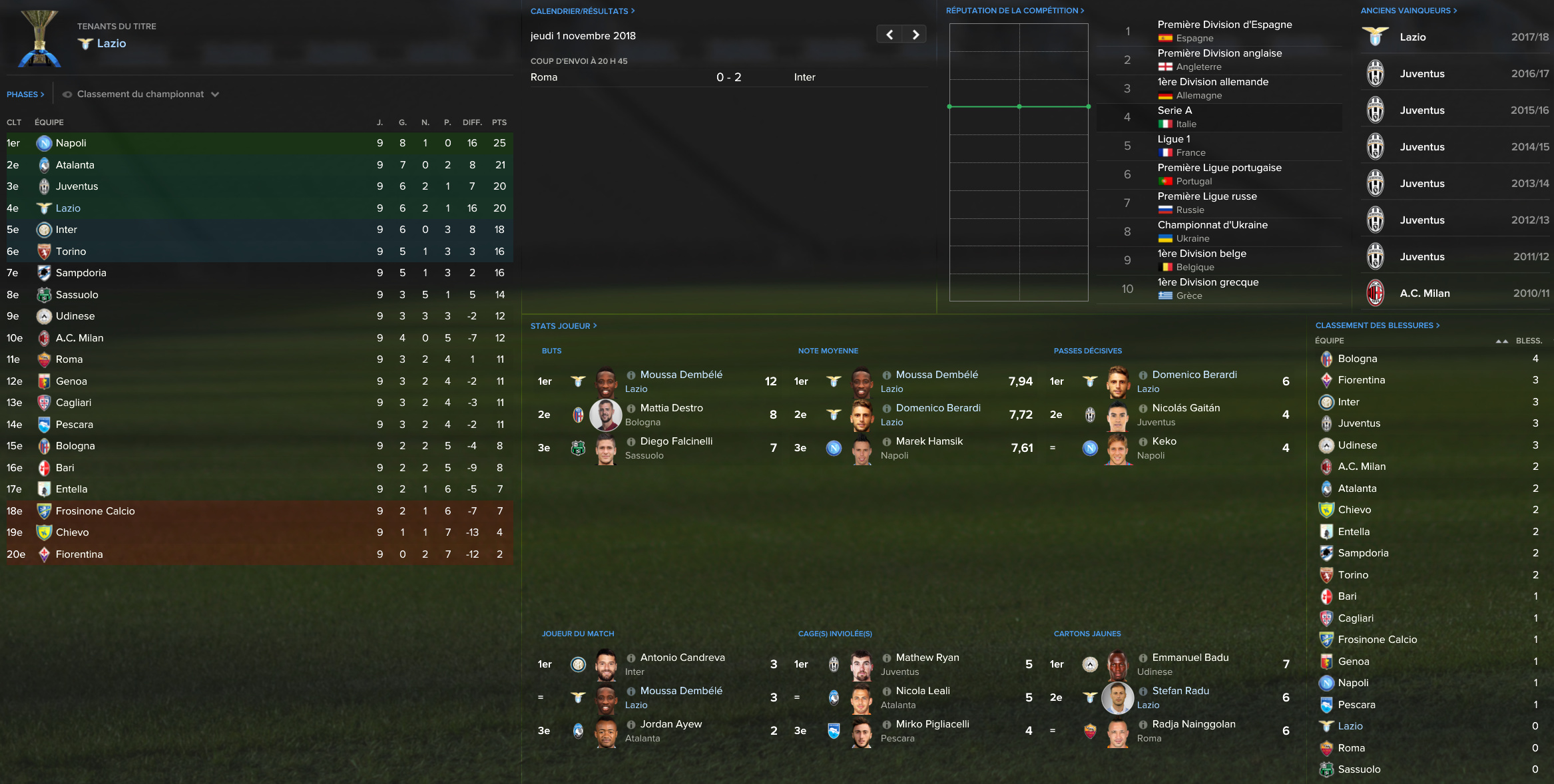
Task: Open Marek Hamsik player profile
Action: (x=929, y=441)
